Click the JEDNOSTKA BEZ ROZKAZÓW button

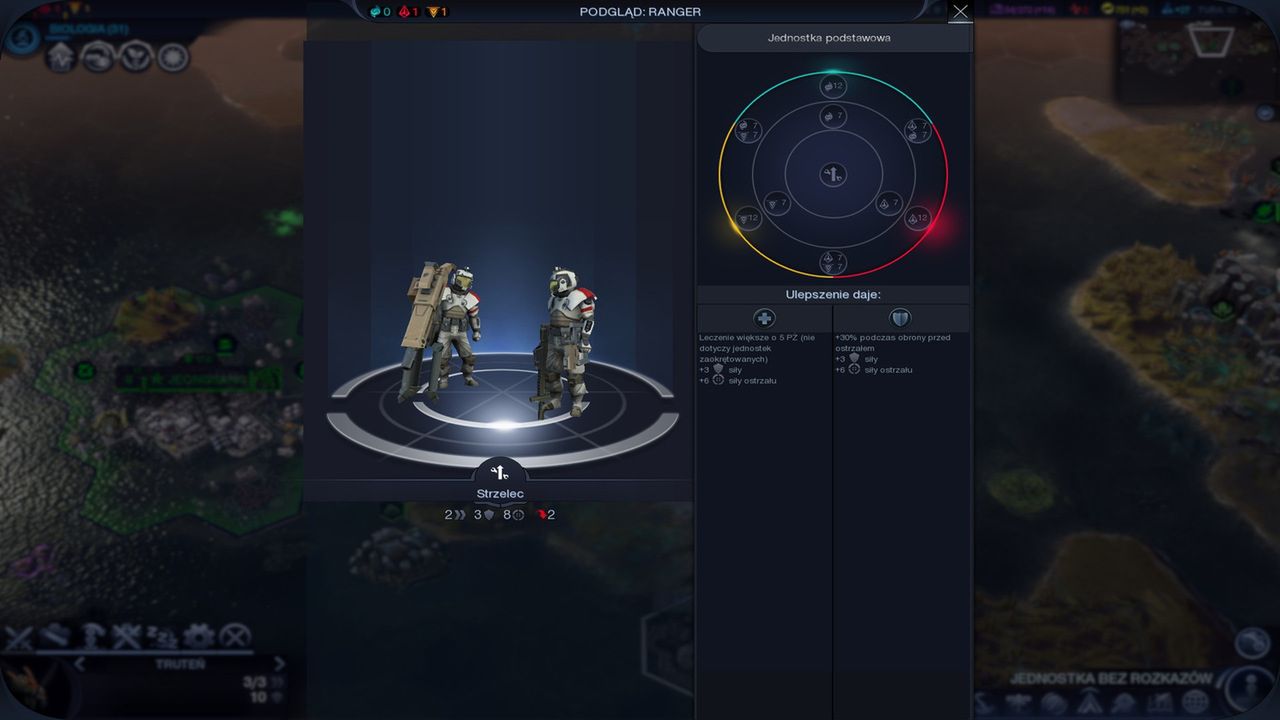1112,676
